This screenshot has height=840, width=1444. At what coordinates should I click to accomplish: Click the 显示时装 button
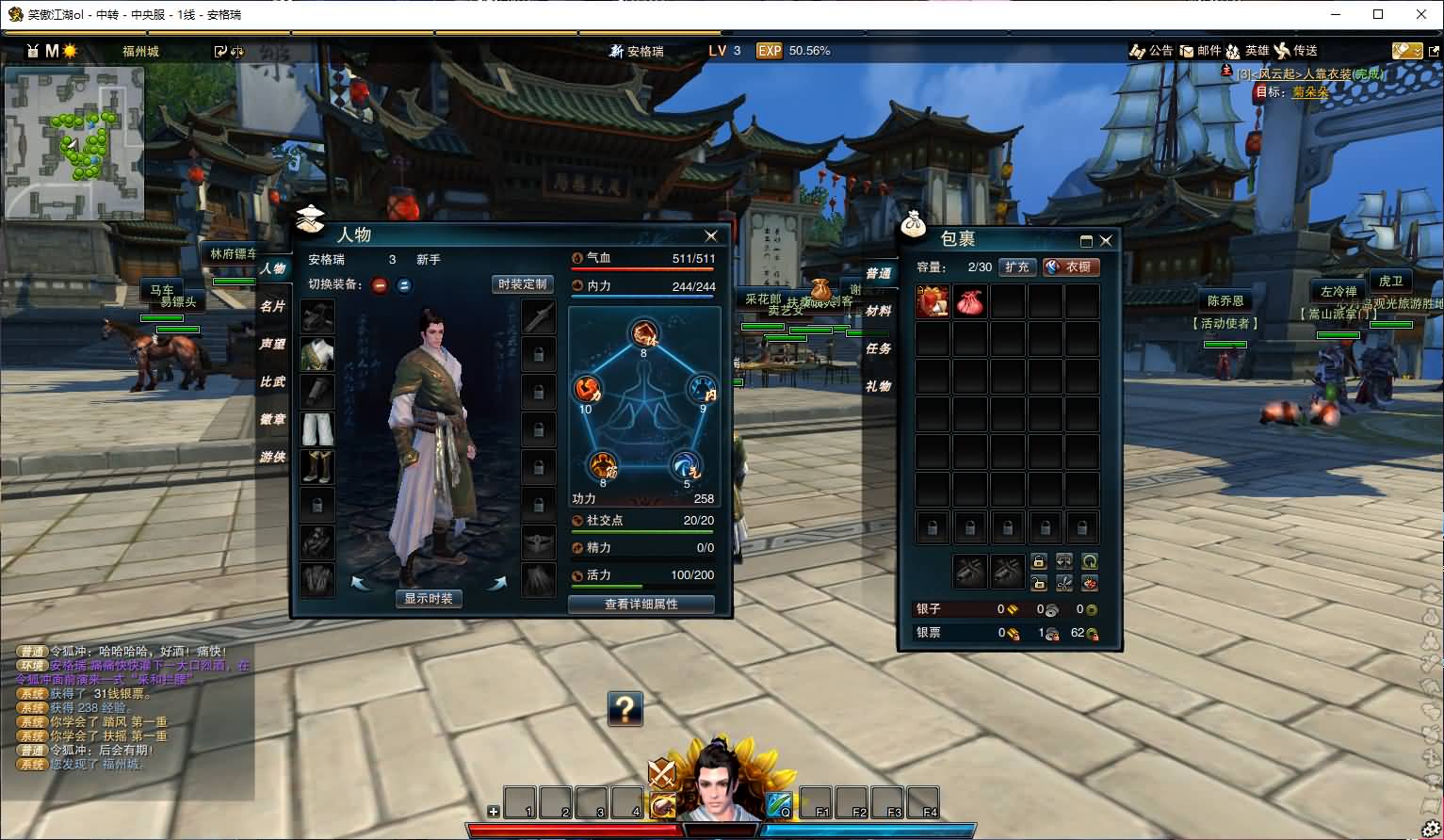coord(429,598)
